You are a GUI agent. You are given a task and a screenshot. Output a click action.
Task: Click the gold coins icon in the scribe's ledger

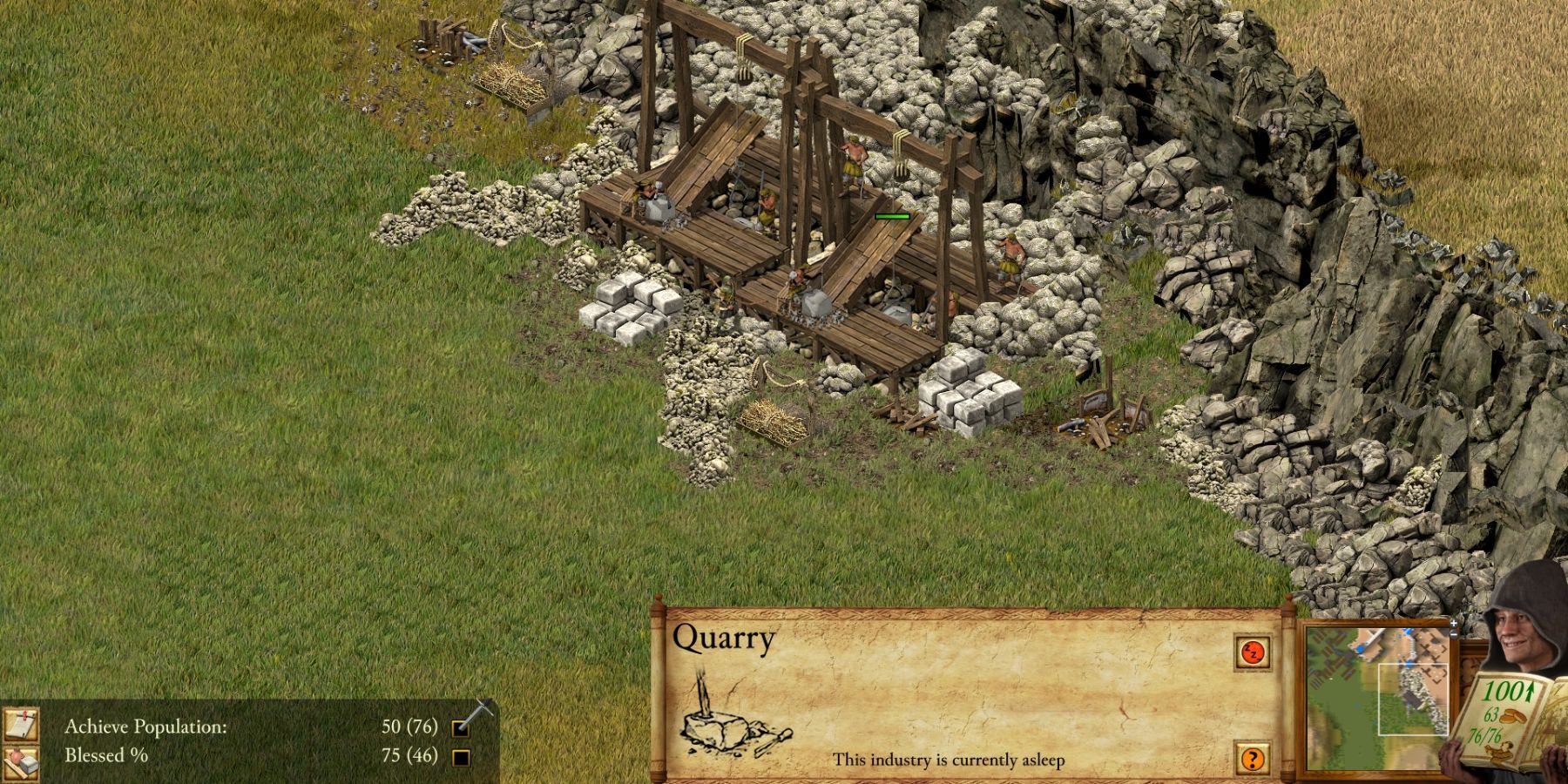(1512, 716)
